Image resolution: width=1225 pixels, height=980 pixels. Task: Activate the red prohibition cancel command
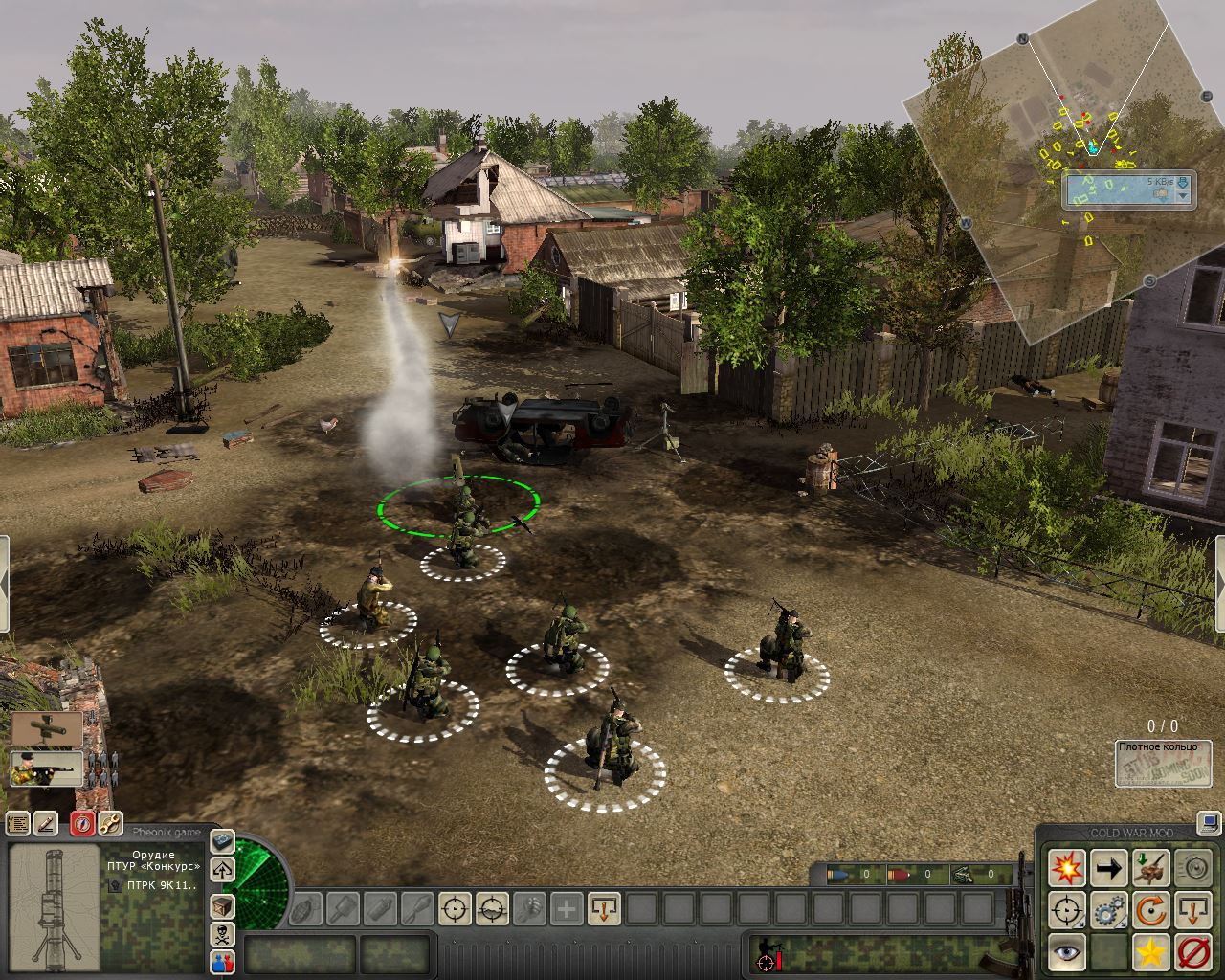[1192, 952]
